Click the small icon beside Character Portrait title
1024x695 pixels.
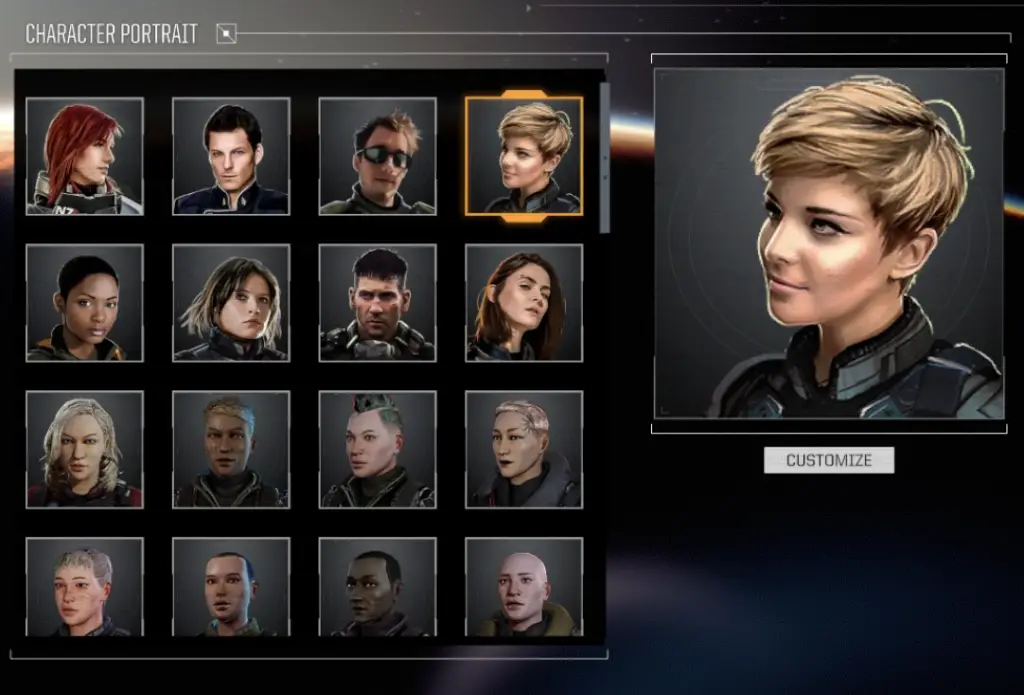pyautogui.click(x=227, y=35)
